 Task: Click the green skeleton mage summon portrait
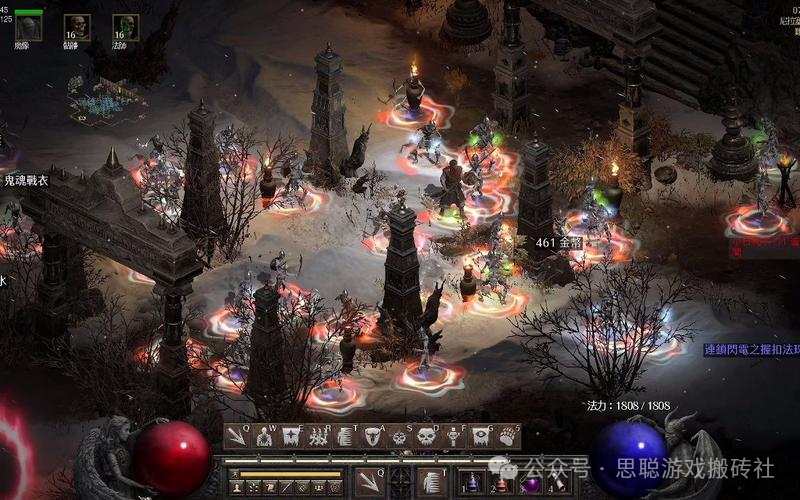[125, 27]
